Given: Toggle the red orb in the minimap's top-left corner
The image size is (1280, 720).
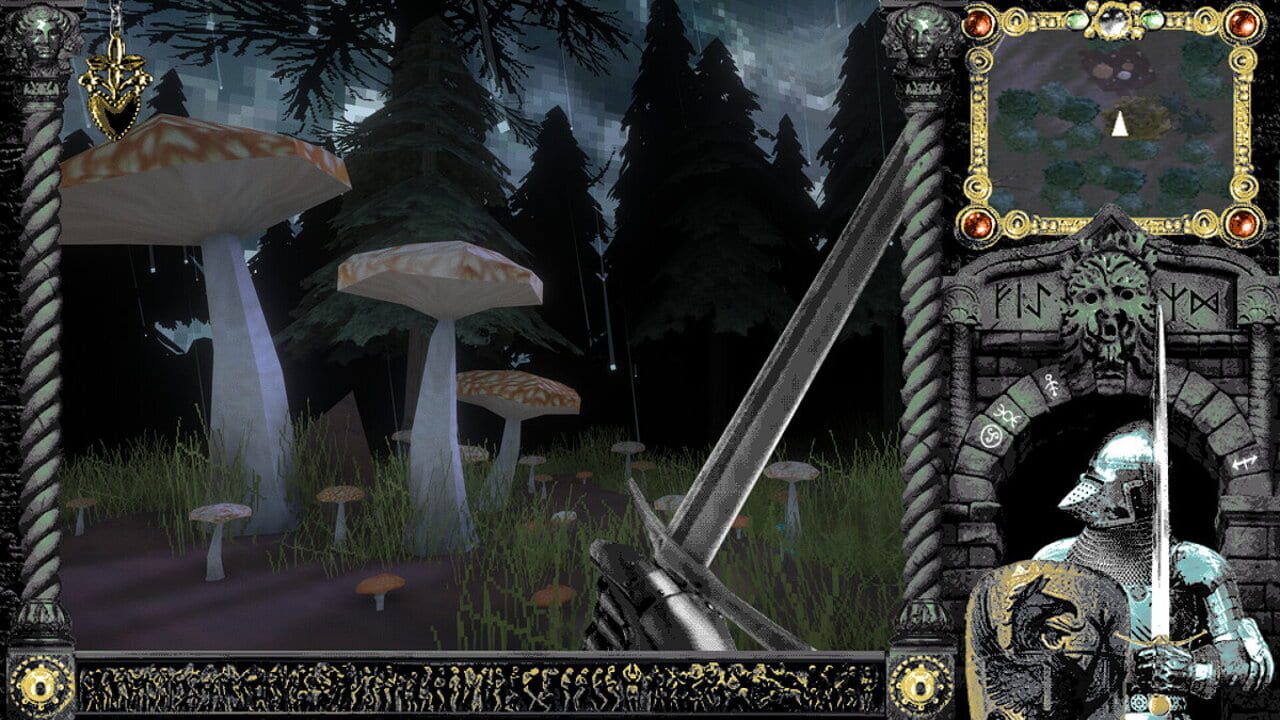Looking at the screenshot, I should click(979, 23).
